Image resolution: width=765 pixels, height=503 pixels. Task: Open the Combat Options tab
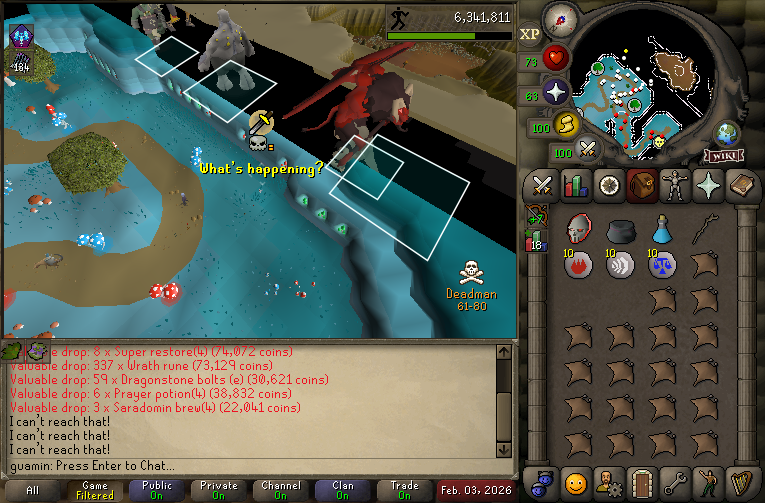[543, 186]
